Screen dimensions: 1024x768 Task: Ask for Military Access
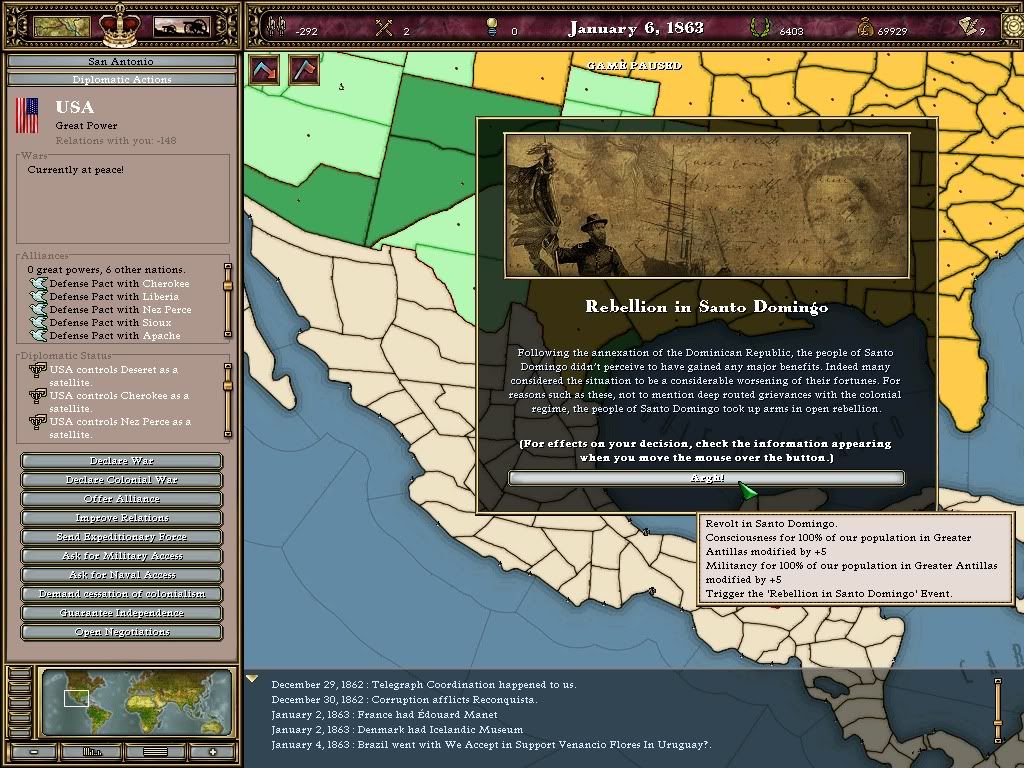pos(122,556)
